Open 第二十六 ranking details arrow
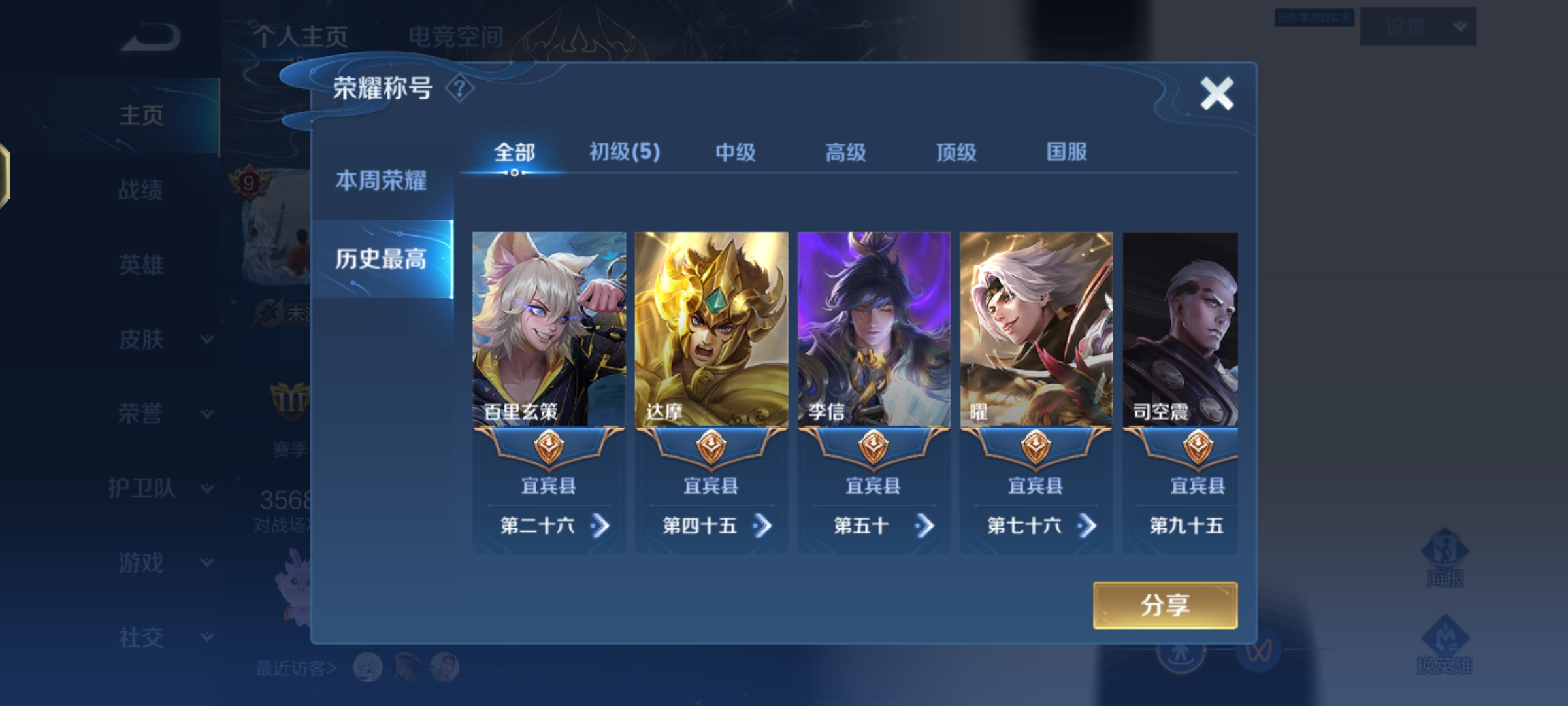 click(600, 526)
